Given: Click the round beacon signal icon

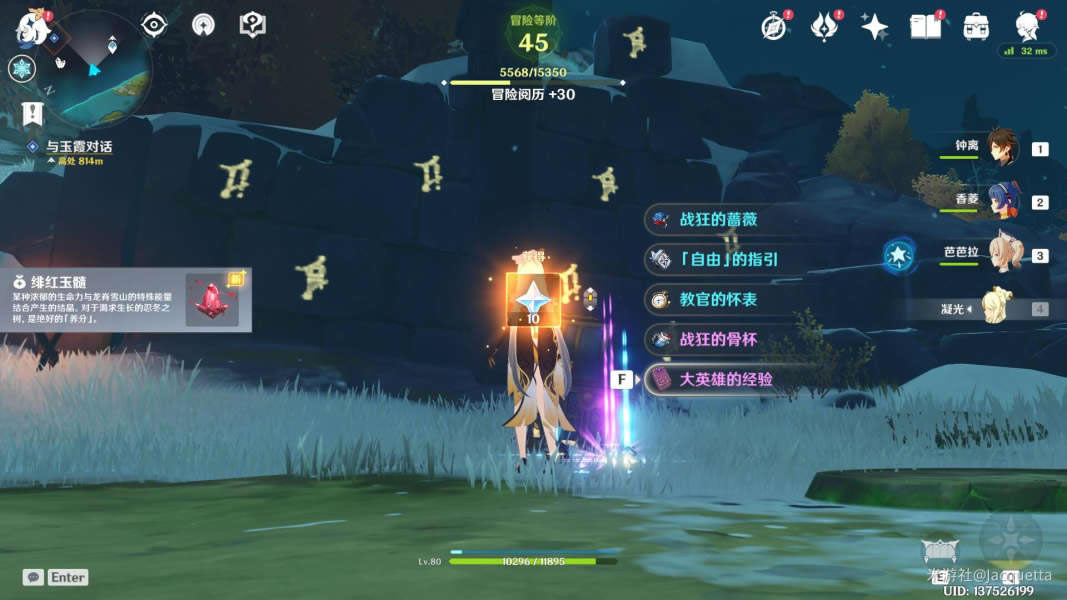Looking at the screenshot, I should coord(203,25).
